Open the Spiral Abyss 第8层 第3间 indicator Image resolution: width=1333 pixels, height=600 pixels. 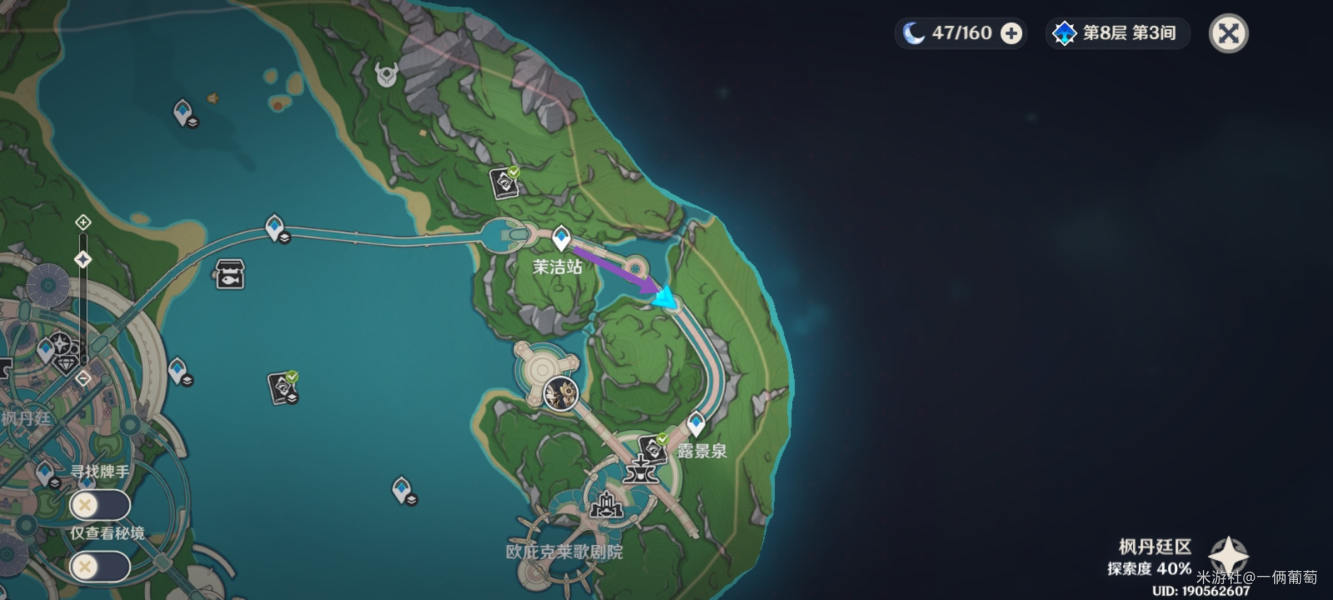(1118, 33)
